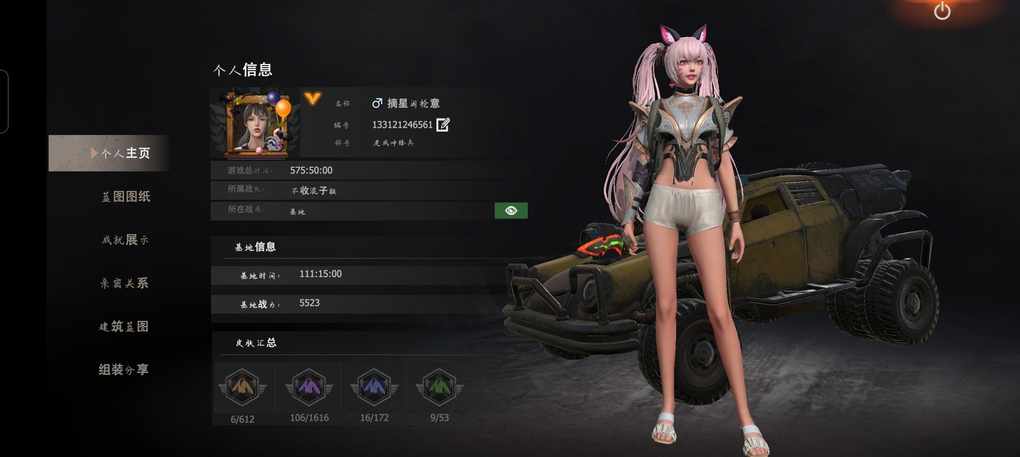Choose the blue skin category icon
The image size is (1020, 457).
372,386
